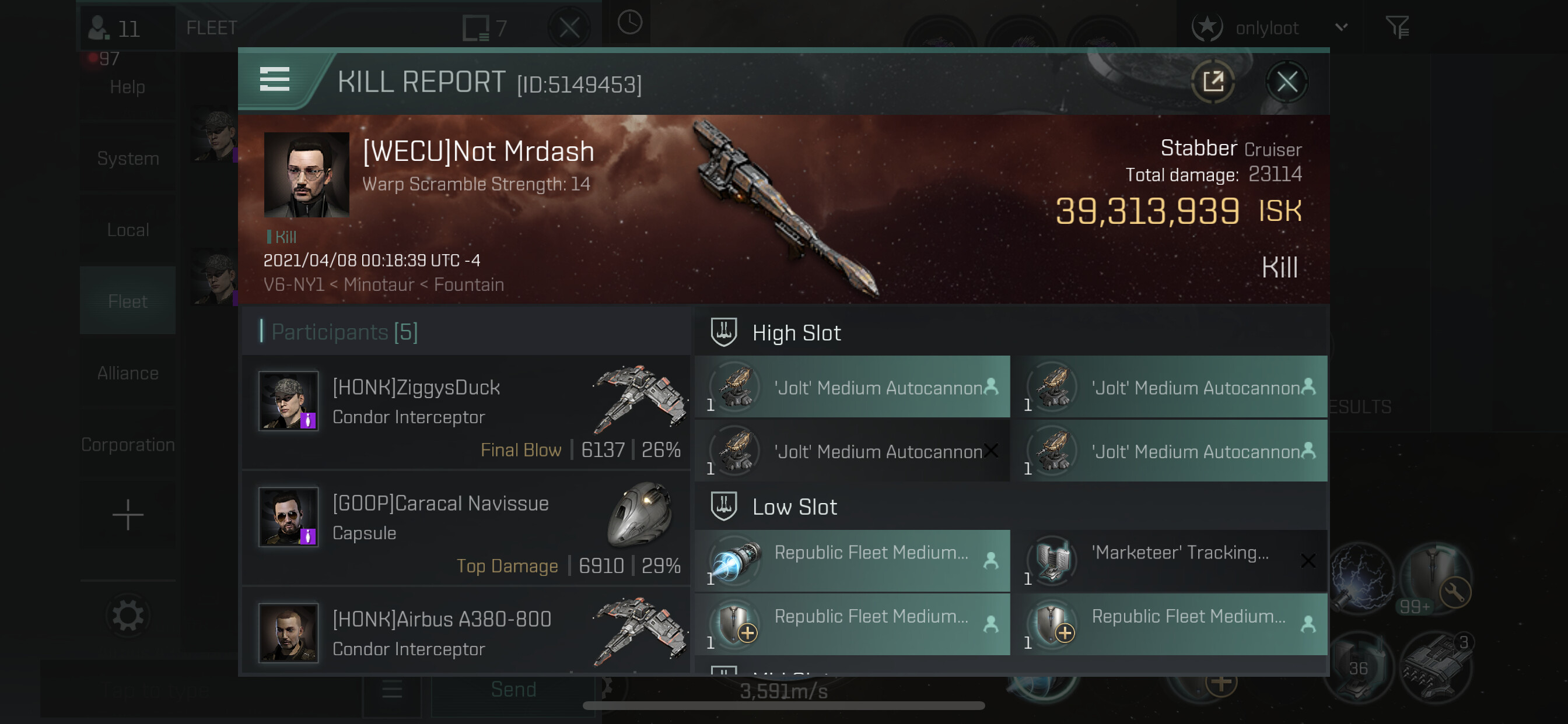This screenshot has width=1568, height=724.
Task: Switch to the System chat channel
Action: (x=128, y=159)
